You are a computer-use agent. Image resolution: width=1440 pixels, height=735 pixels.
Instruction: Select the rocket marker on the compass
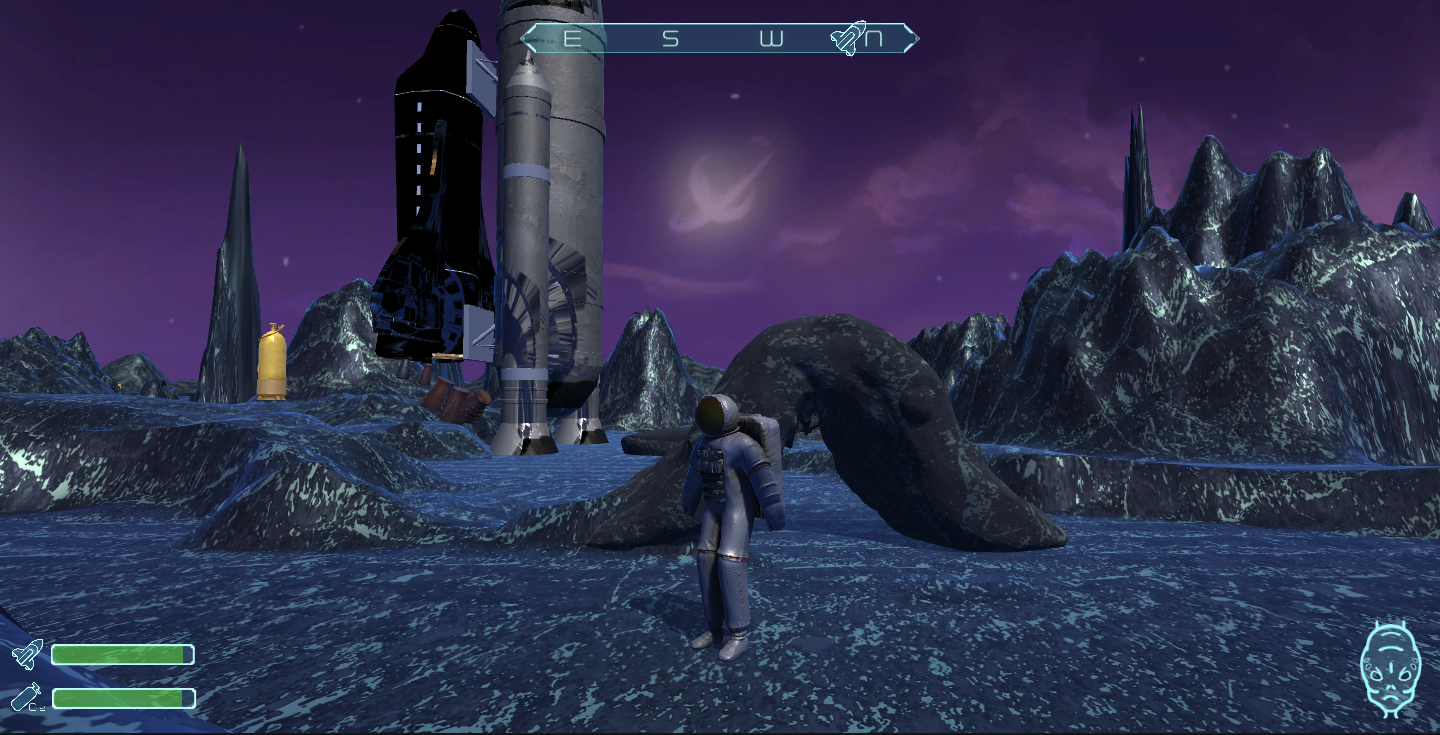click(x=848, y=38)
